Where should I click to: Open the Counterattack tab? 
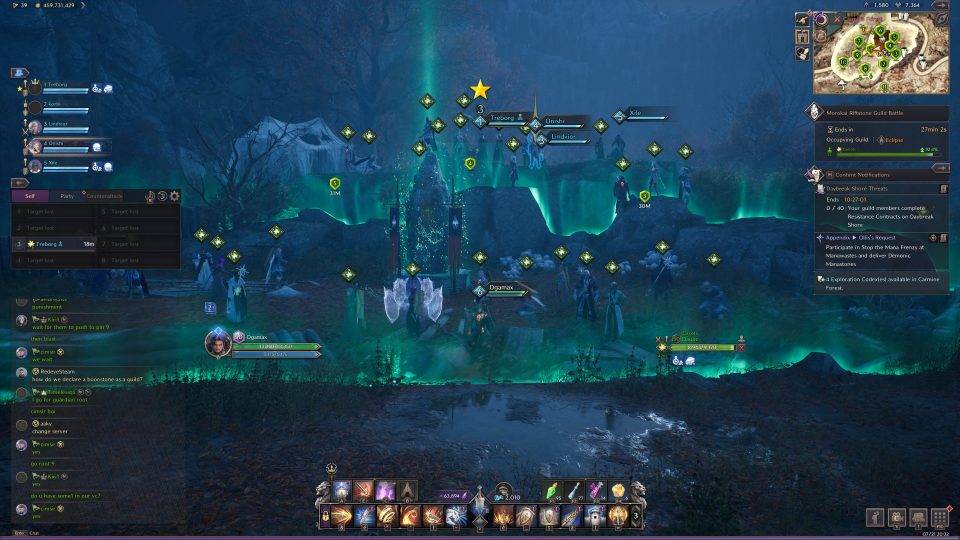coord(103,196)
